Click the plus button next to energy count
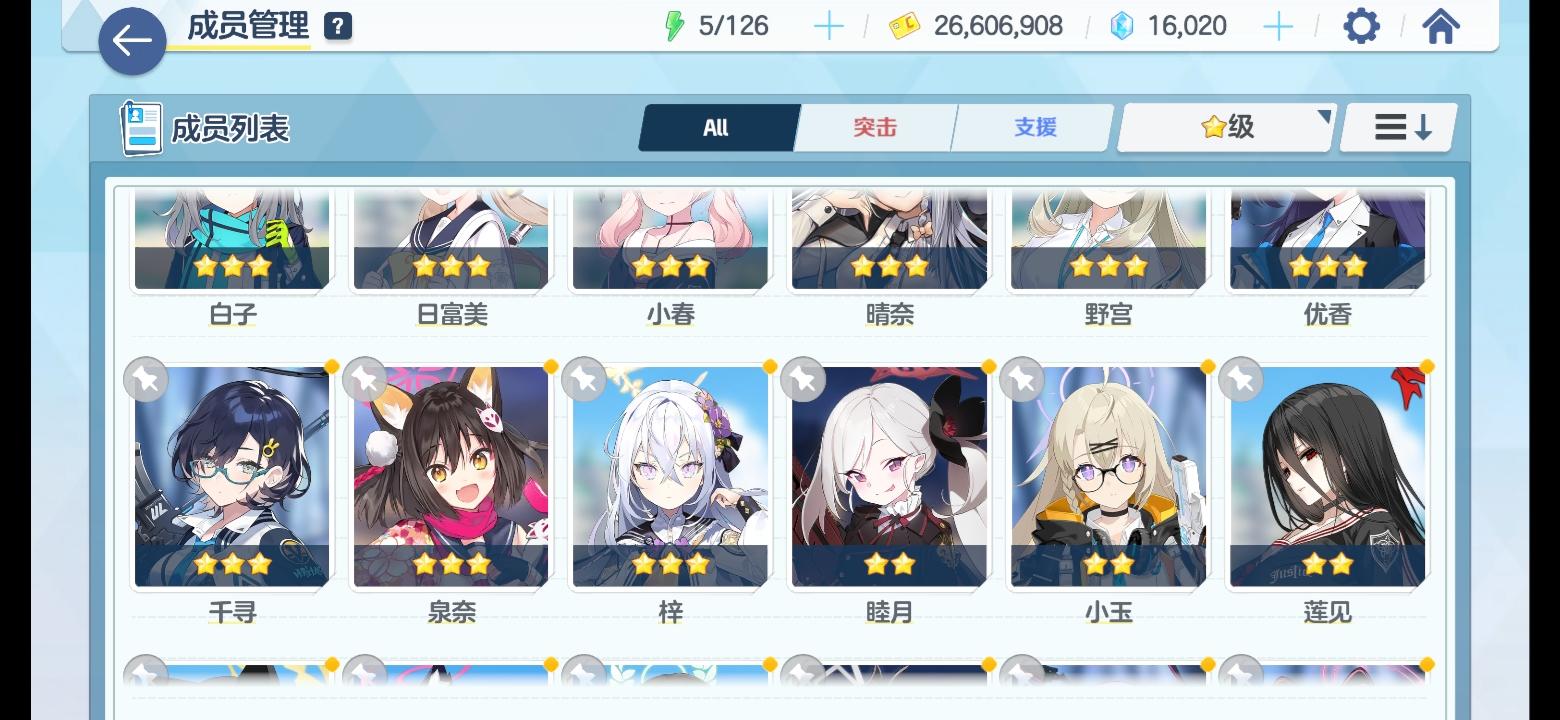This screenshot has height=720, width=1560. 827,25
